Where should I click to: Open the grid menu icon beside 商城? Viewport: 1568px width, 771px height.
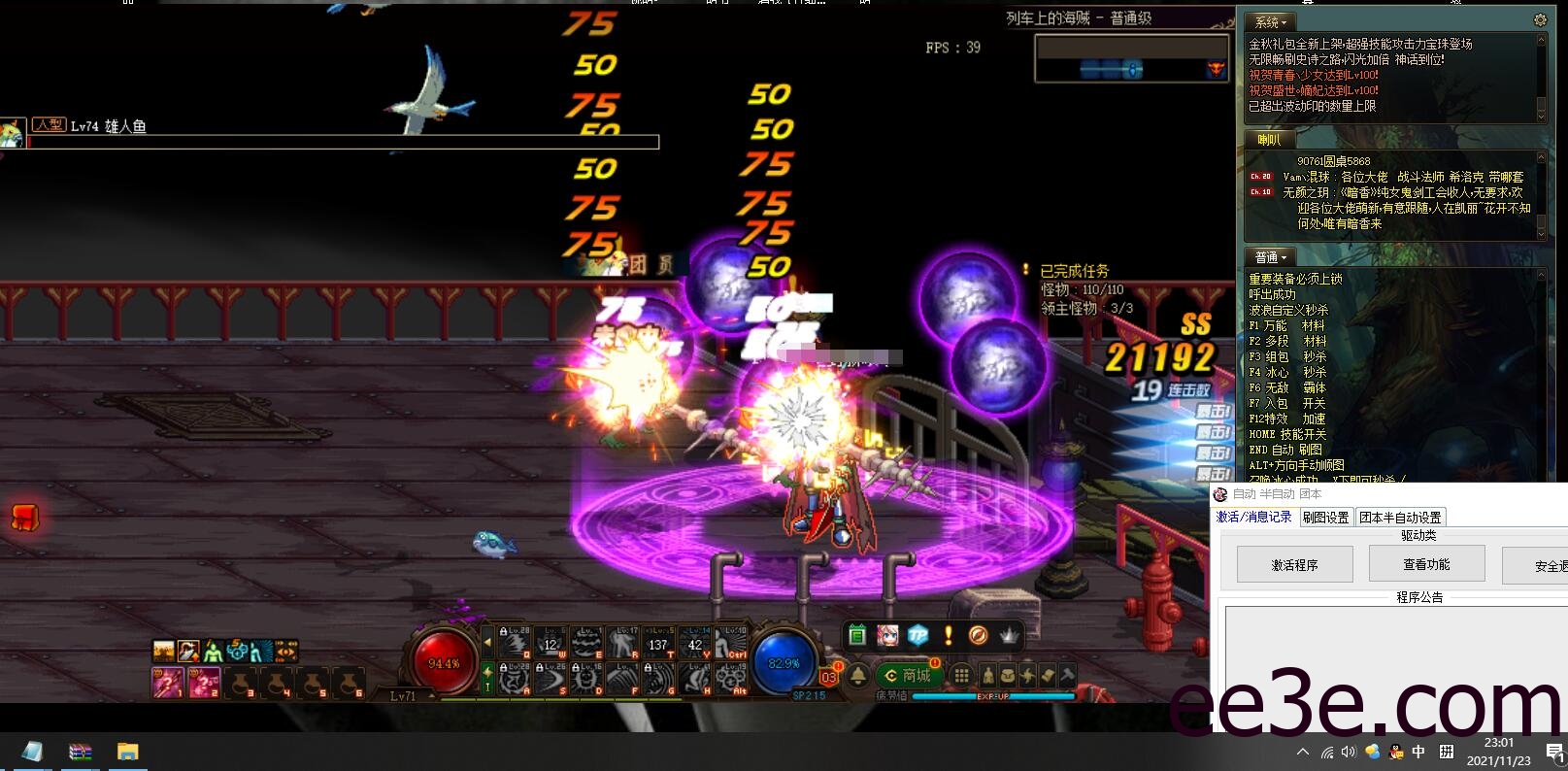(x=961, y=675)
